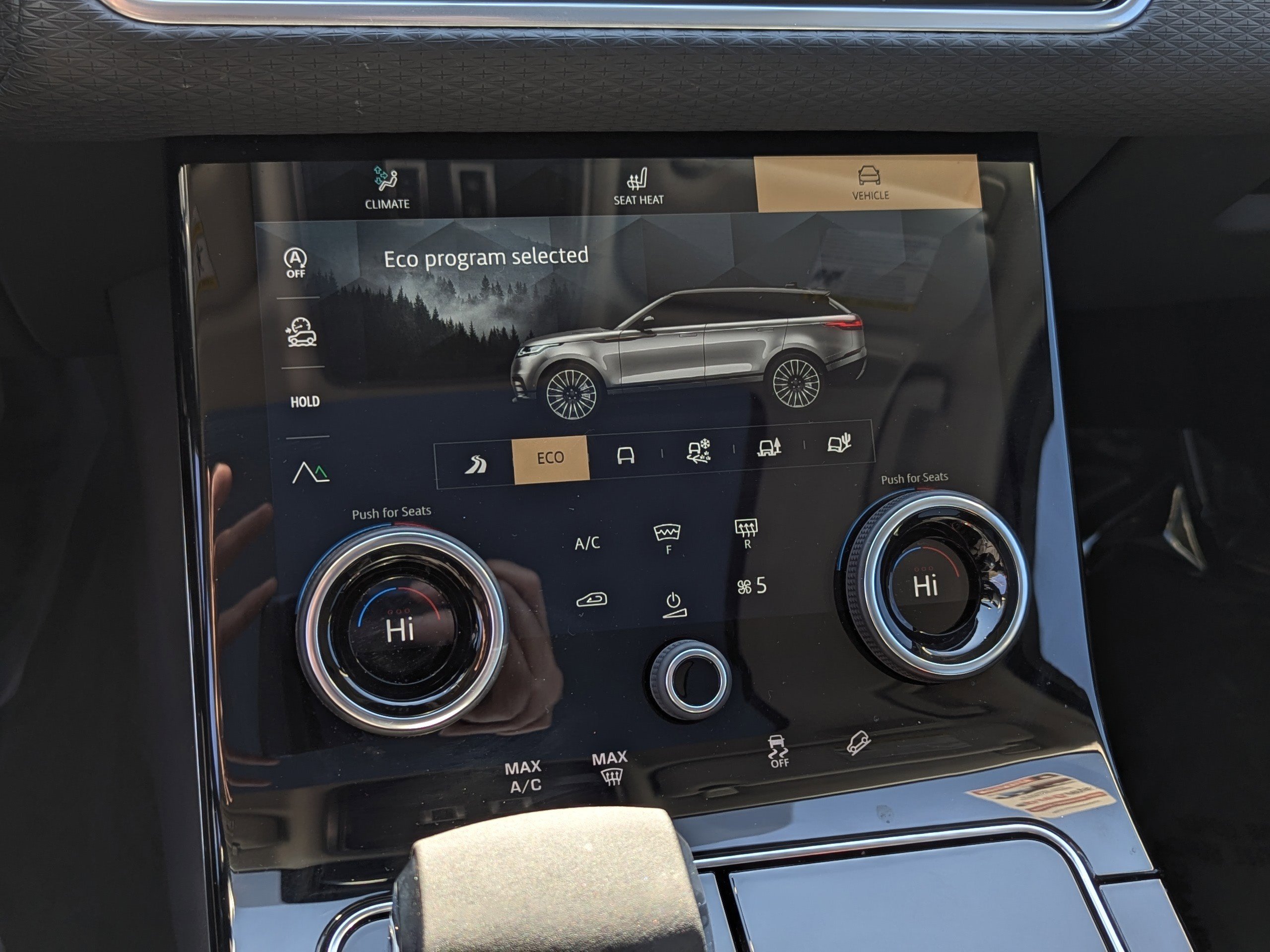Open the SEAT HEAT tab
Screen dimensions: 1270x952
pos(638,189)
